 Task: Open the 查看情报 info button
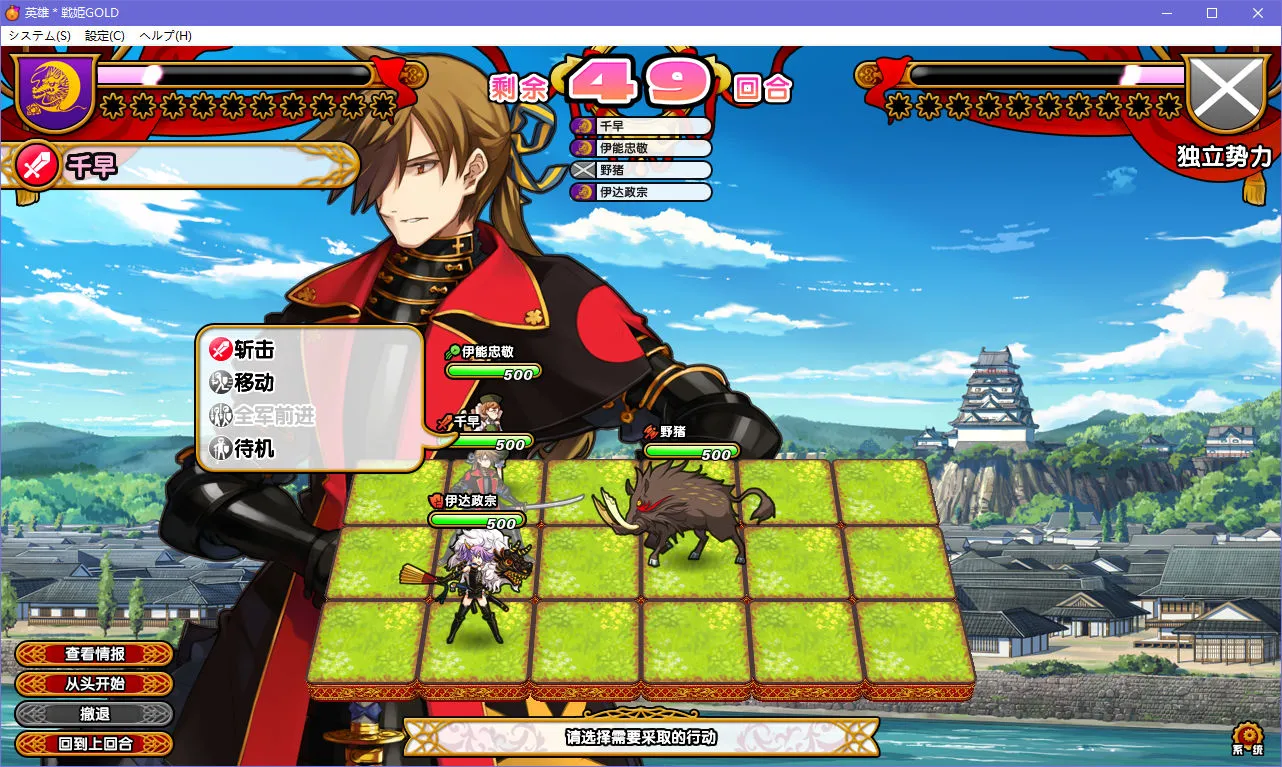point(95,654)
